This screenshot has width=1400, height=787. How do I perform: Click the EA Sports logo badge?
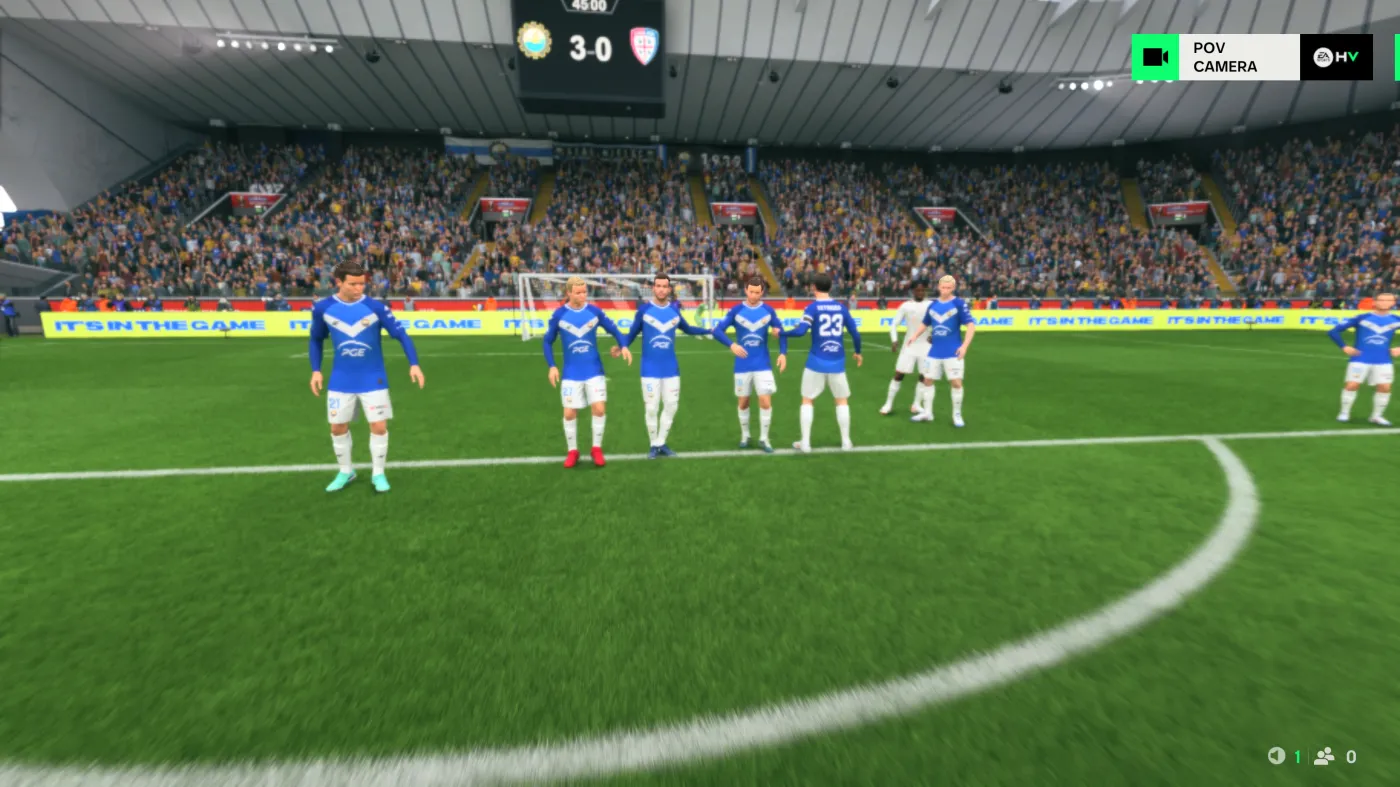click(x=1322, y=58)
